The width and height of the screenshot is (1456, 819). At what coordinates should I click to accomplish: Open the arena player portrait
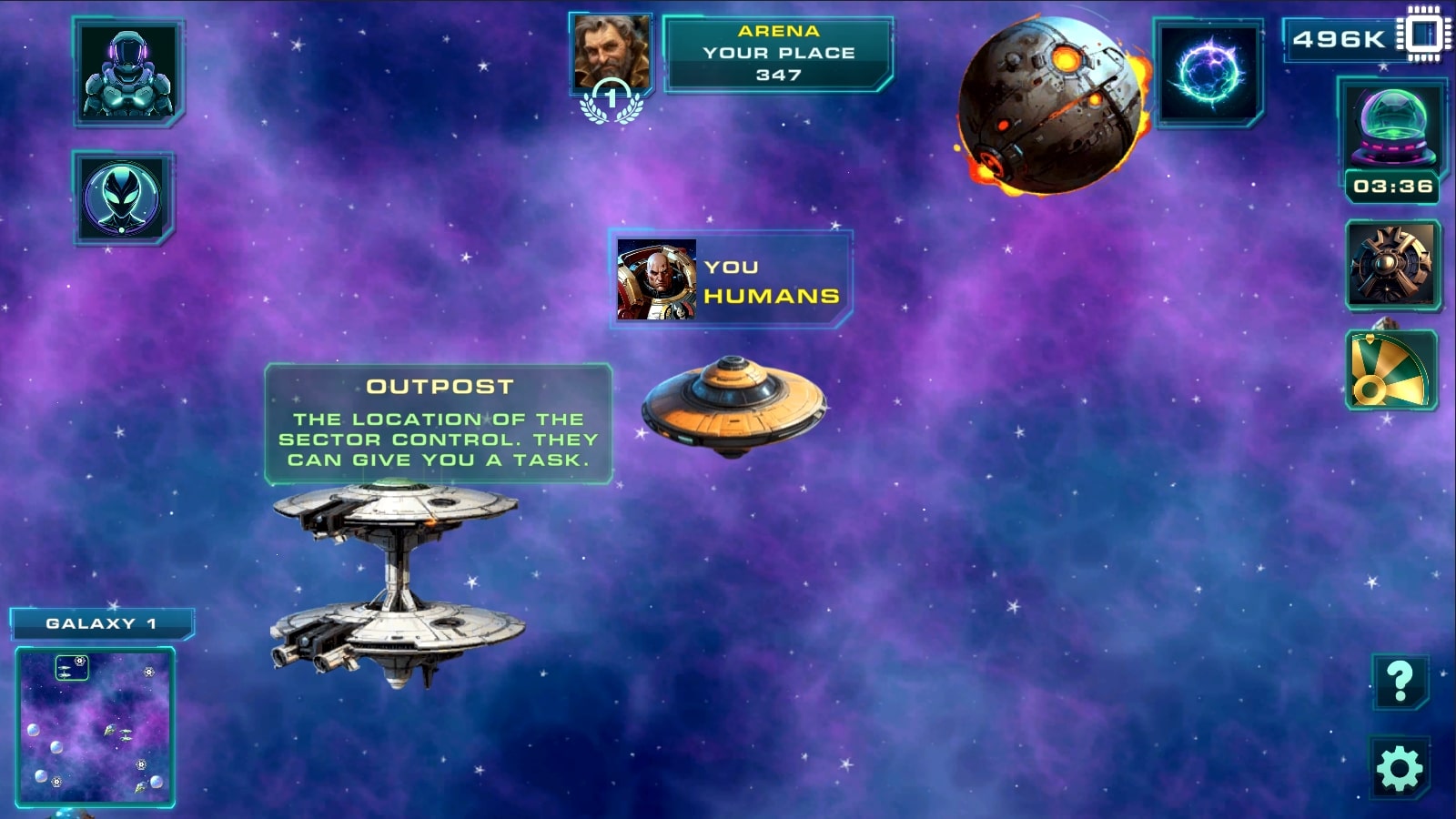point(612,50)
